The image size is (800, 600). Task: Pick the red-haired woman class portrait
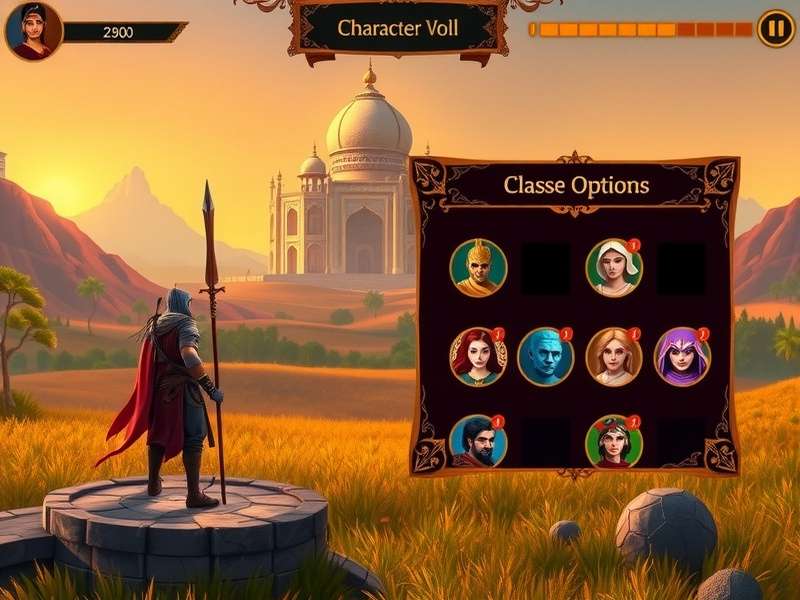point(478,357)
